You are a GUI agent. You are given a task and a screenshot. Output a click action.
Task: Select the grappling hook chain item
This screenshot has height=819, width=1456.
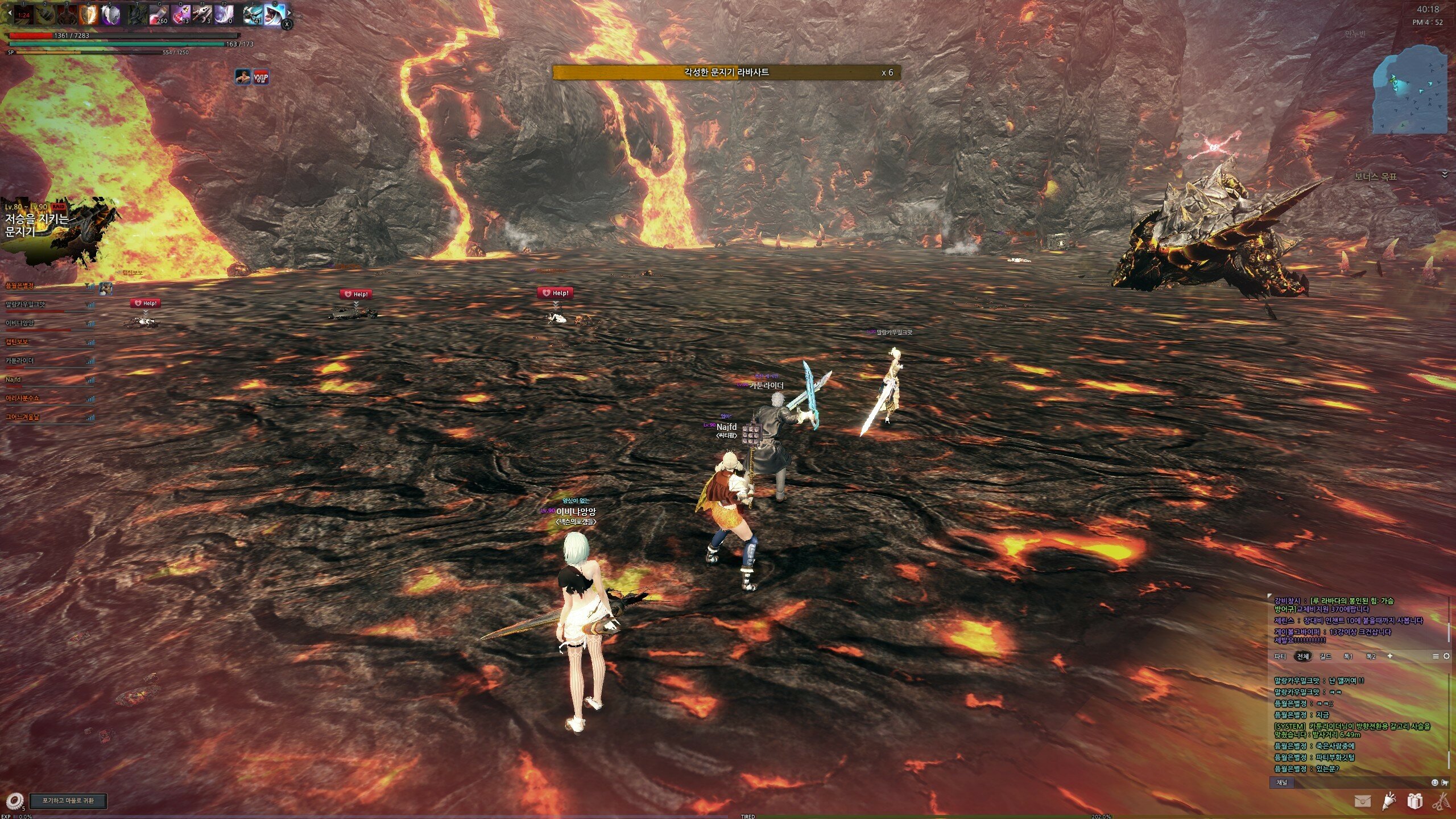[202, 15]
